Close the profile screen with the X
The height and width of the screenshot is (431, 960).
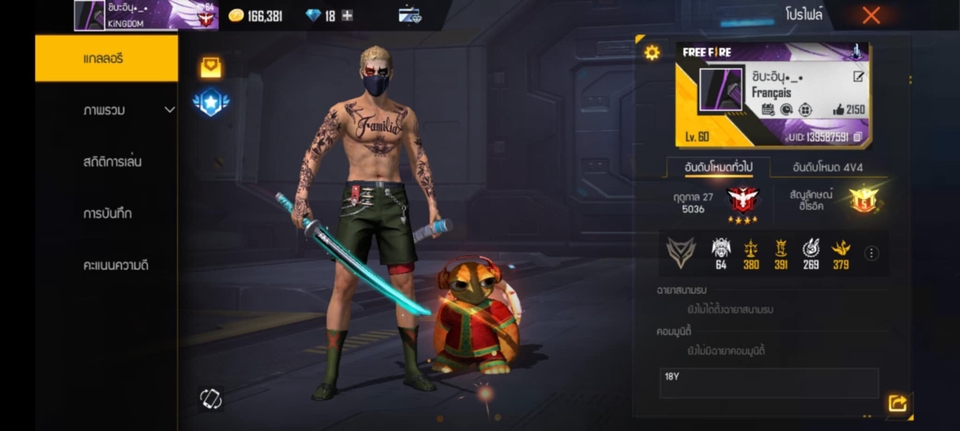coord(871,15)
